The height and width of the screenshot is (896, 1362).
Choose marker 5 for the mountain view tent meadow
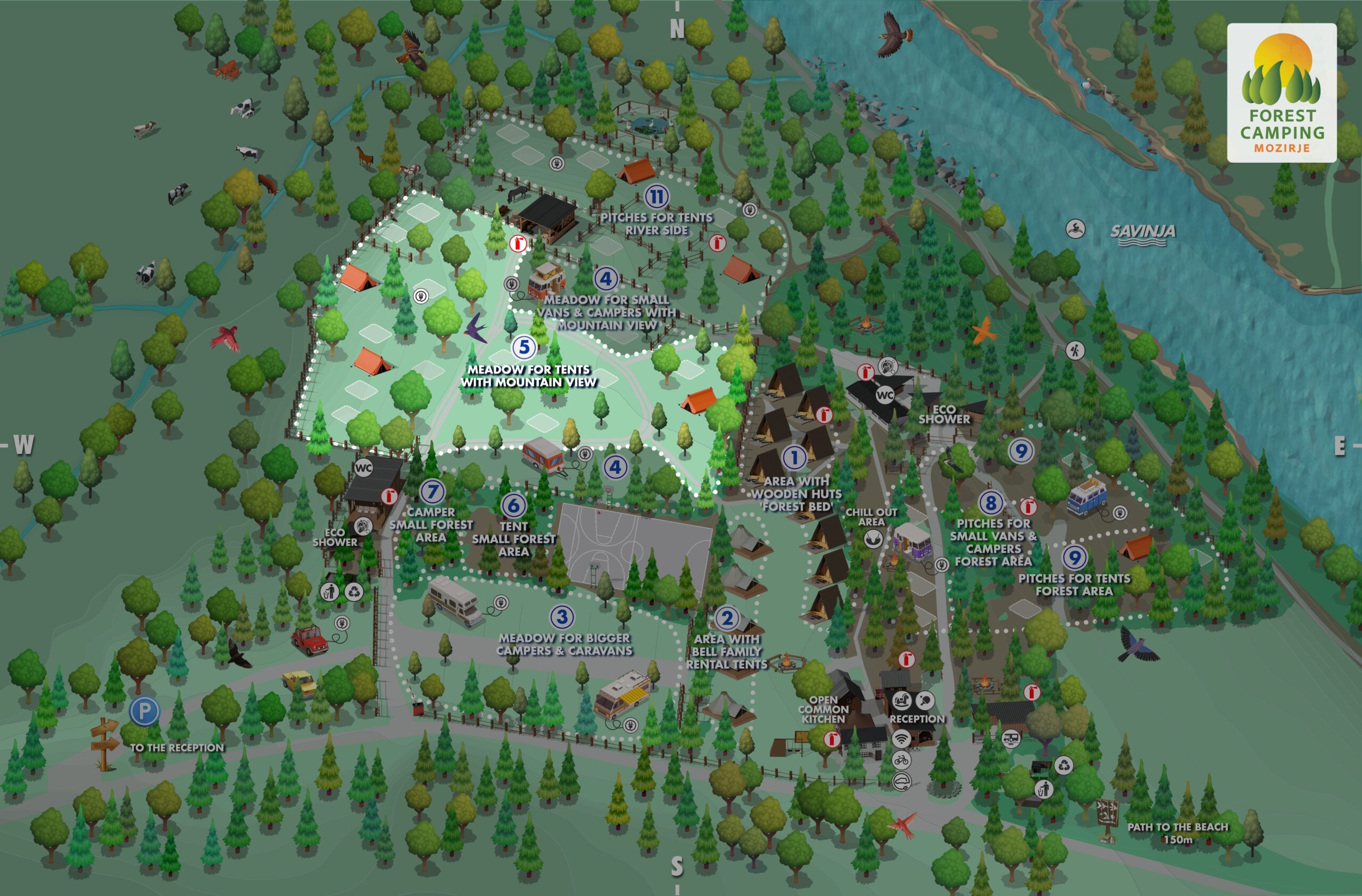(x=524, y=347)
